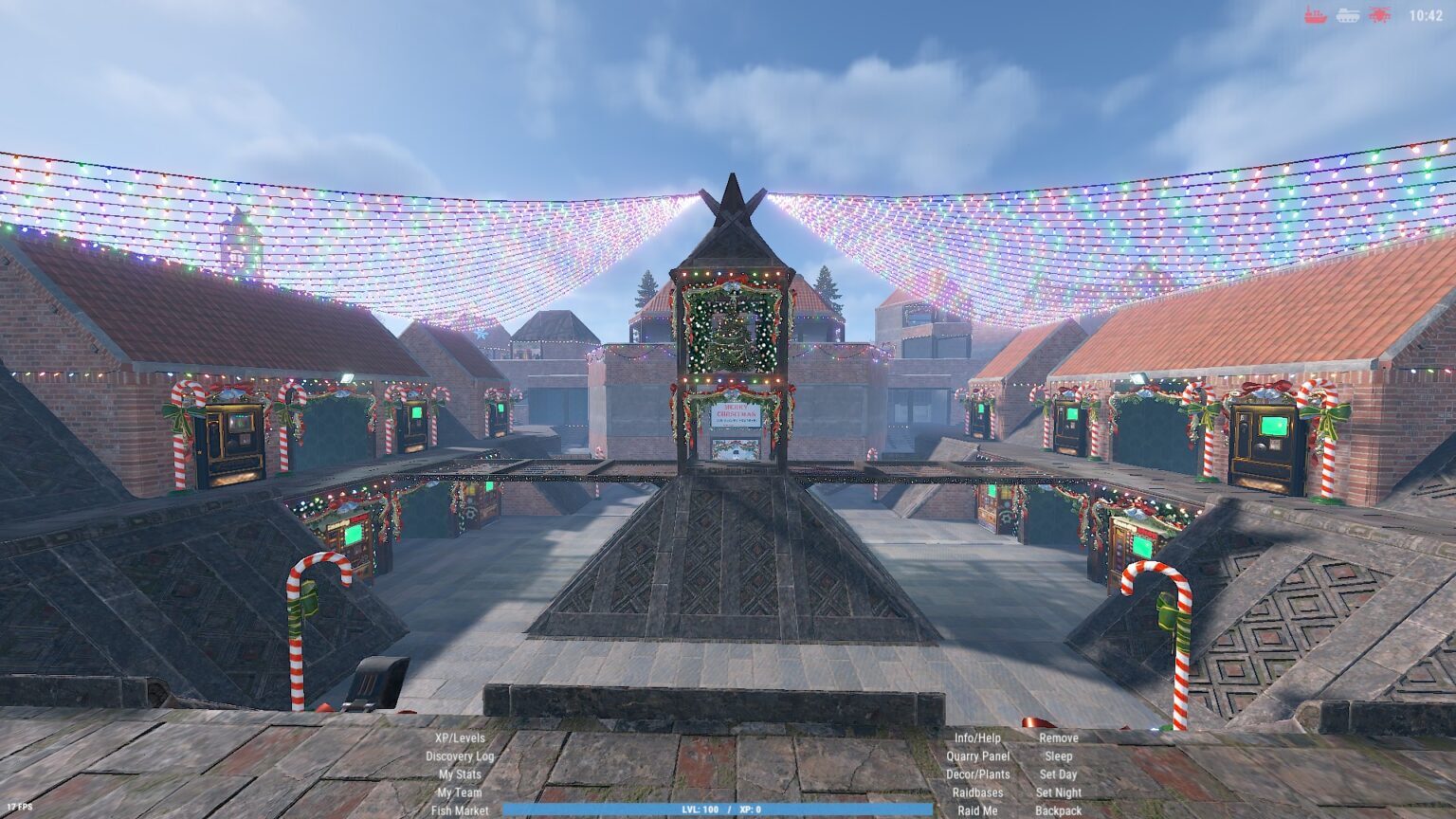Activate Set Day
Viewport: 1456px width, 819px height.
pos(1058,774)
